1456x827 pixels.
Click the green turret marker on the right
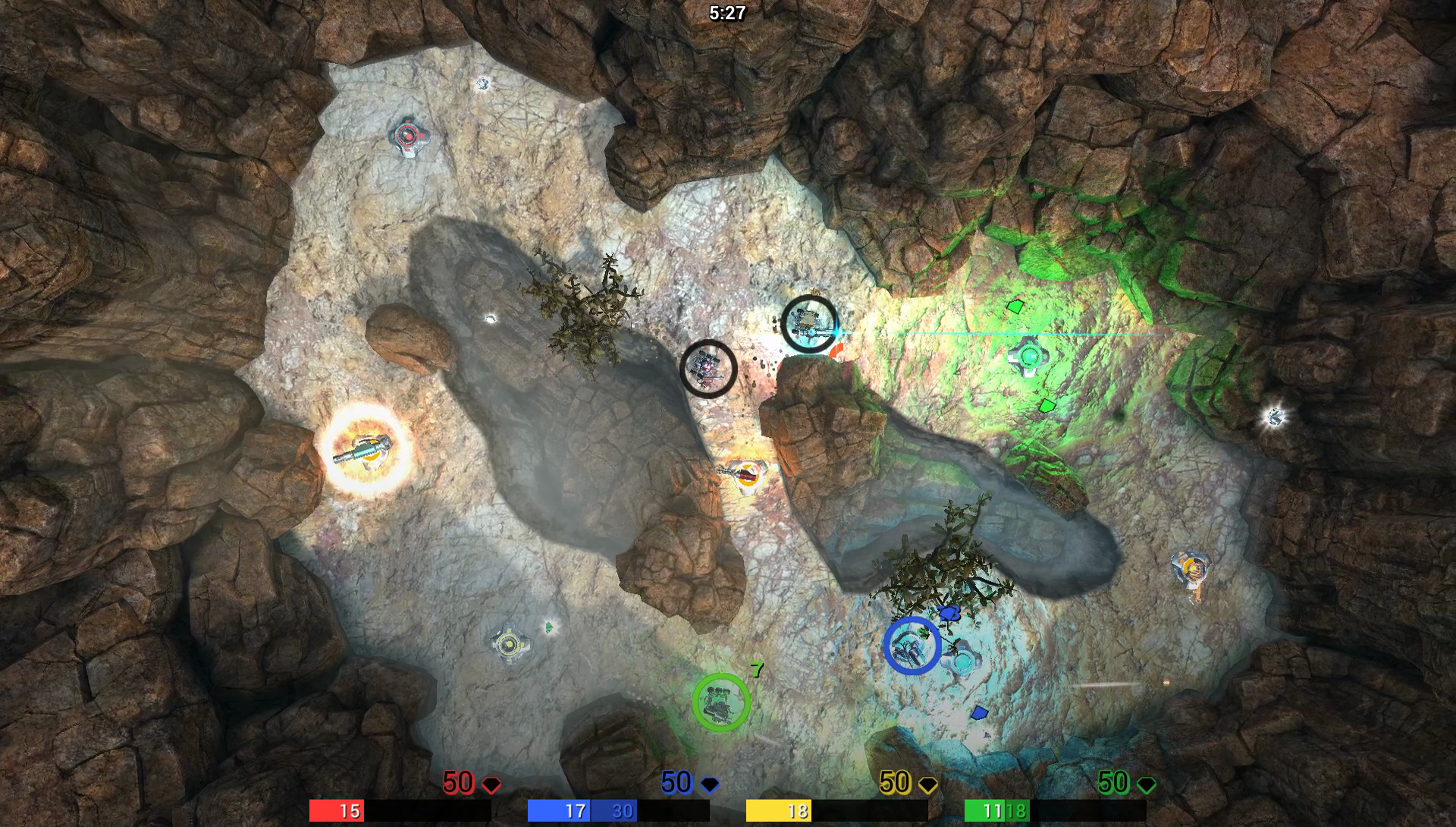pos(1029,355)
